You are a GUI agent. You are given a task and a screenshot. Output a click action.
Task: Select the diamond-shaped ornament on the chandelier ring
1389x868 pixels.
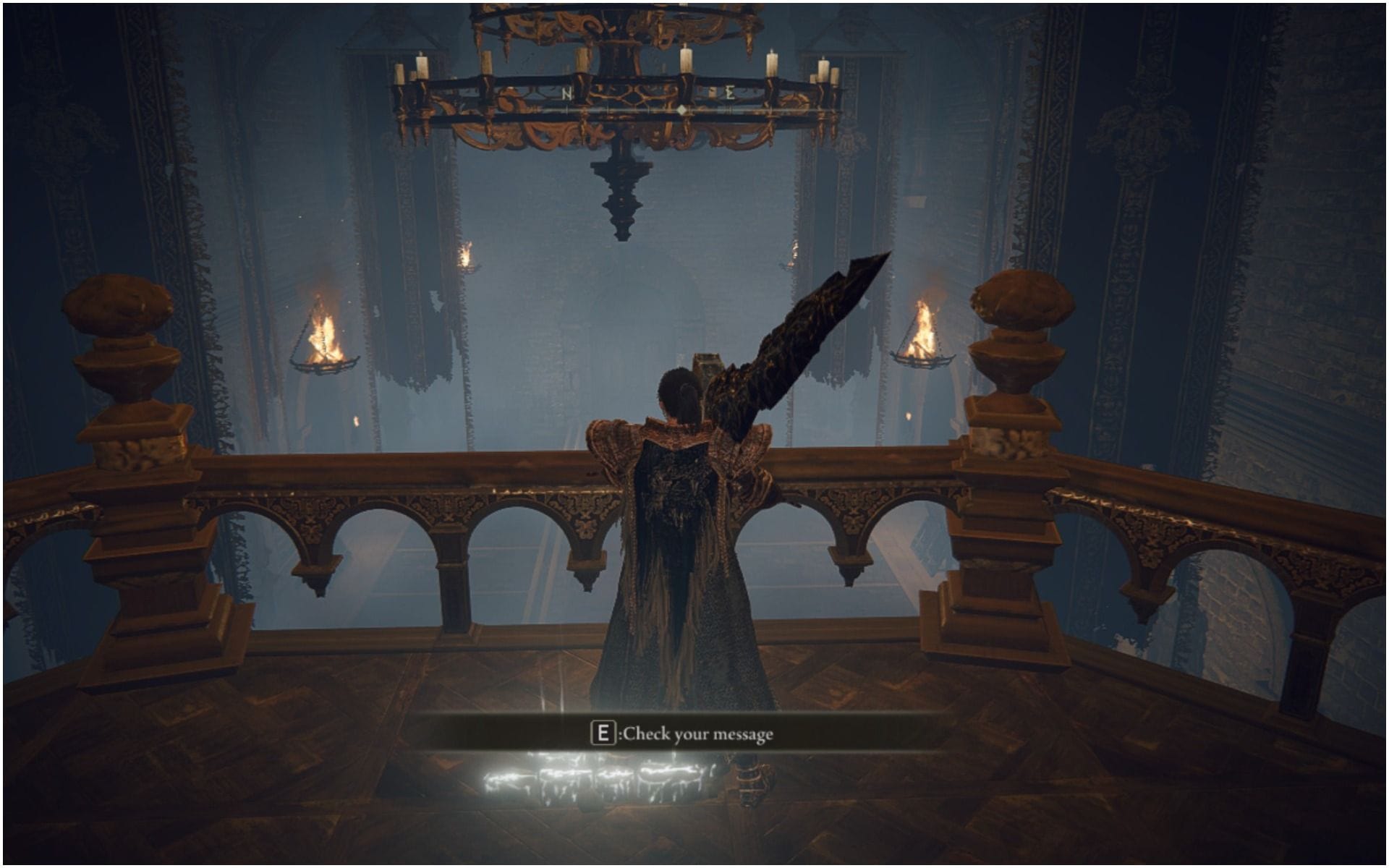[681, 107]
